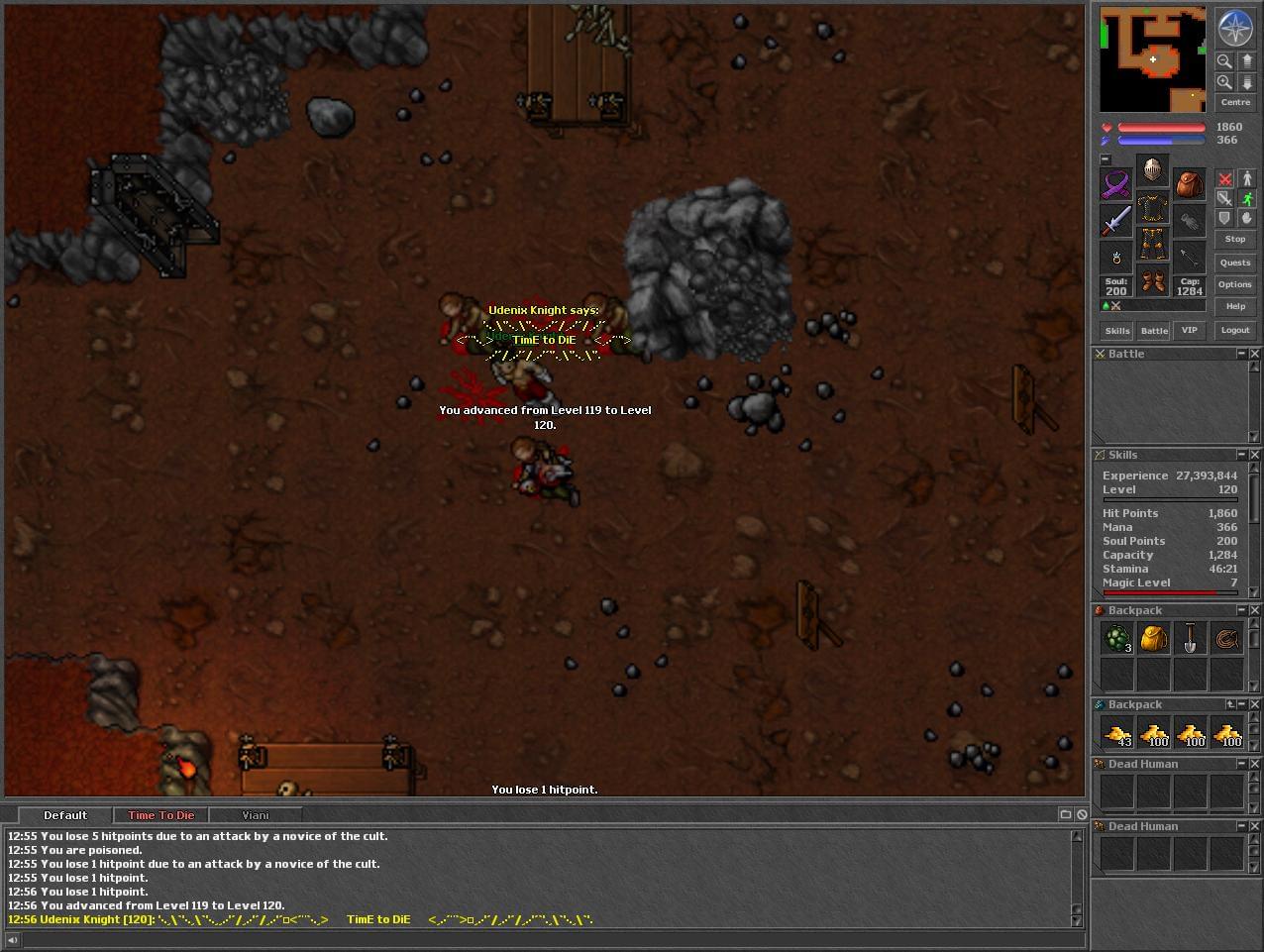This screenshot has height=952, width=1264.
Task: Click the Stop button
Action: point(1234,239)
